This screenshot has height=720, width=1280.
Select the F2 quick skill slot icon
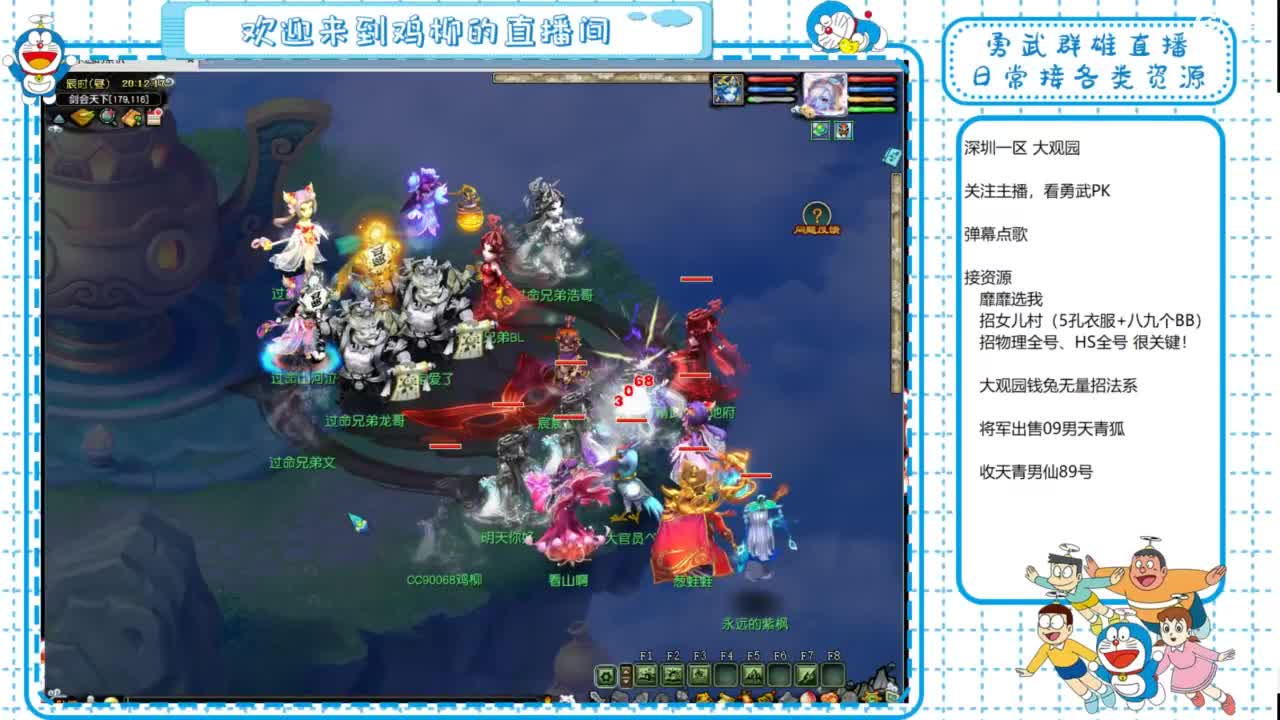pos(672,675)
